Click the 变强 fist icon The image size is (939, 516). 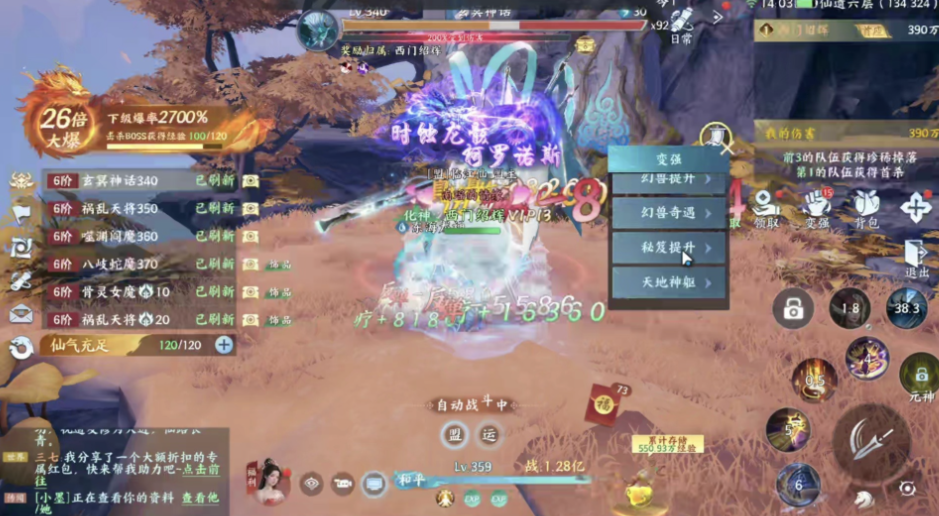[x=816, y=208]
